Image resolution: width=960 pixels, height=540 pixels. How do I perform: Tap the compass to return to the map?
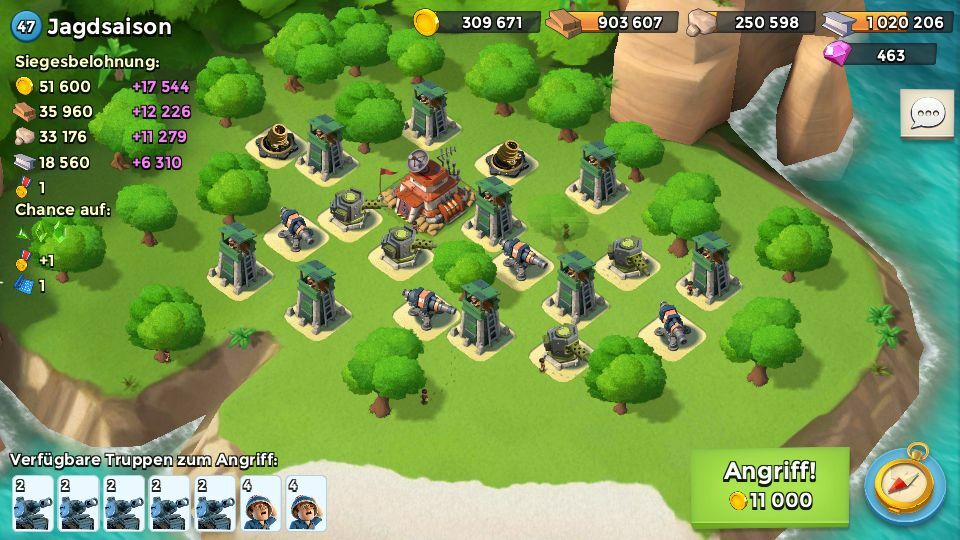tap(903, 485)
